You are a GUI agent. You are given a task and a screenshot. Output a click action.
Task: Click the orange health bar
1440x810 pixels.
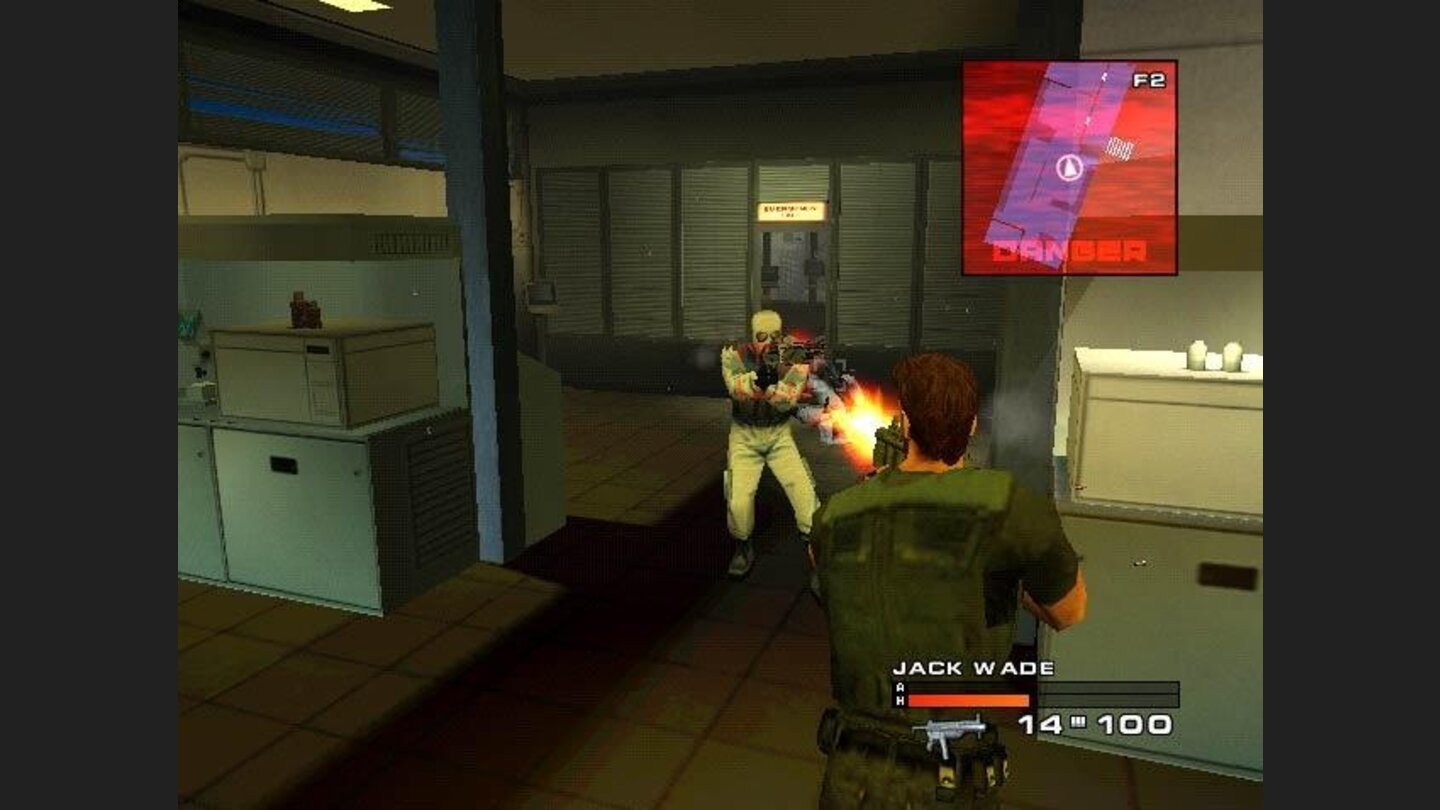(965, 703)
